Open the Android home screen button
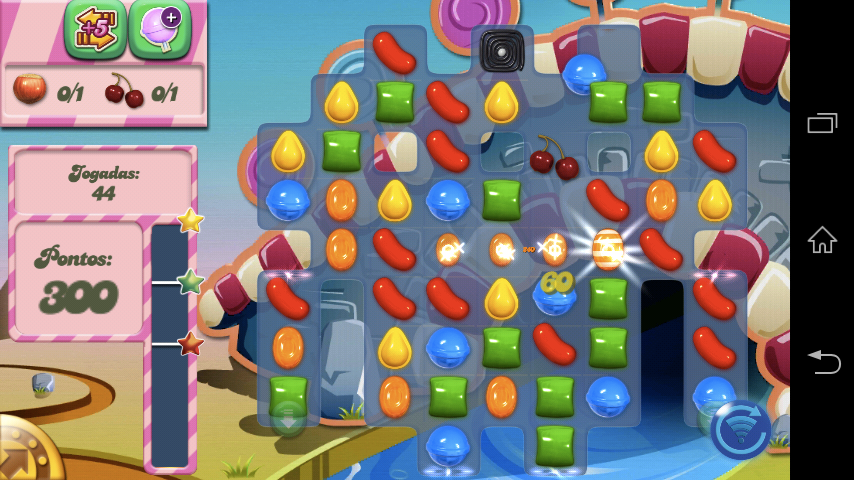Viewport: 854px width, 480px height. point(822,240)
